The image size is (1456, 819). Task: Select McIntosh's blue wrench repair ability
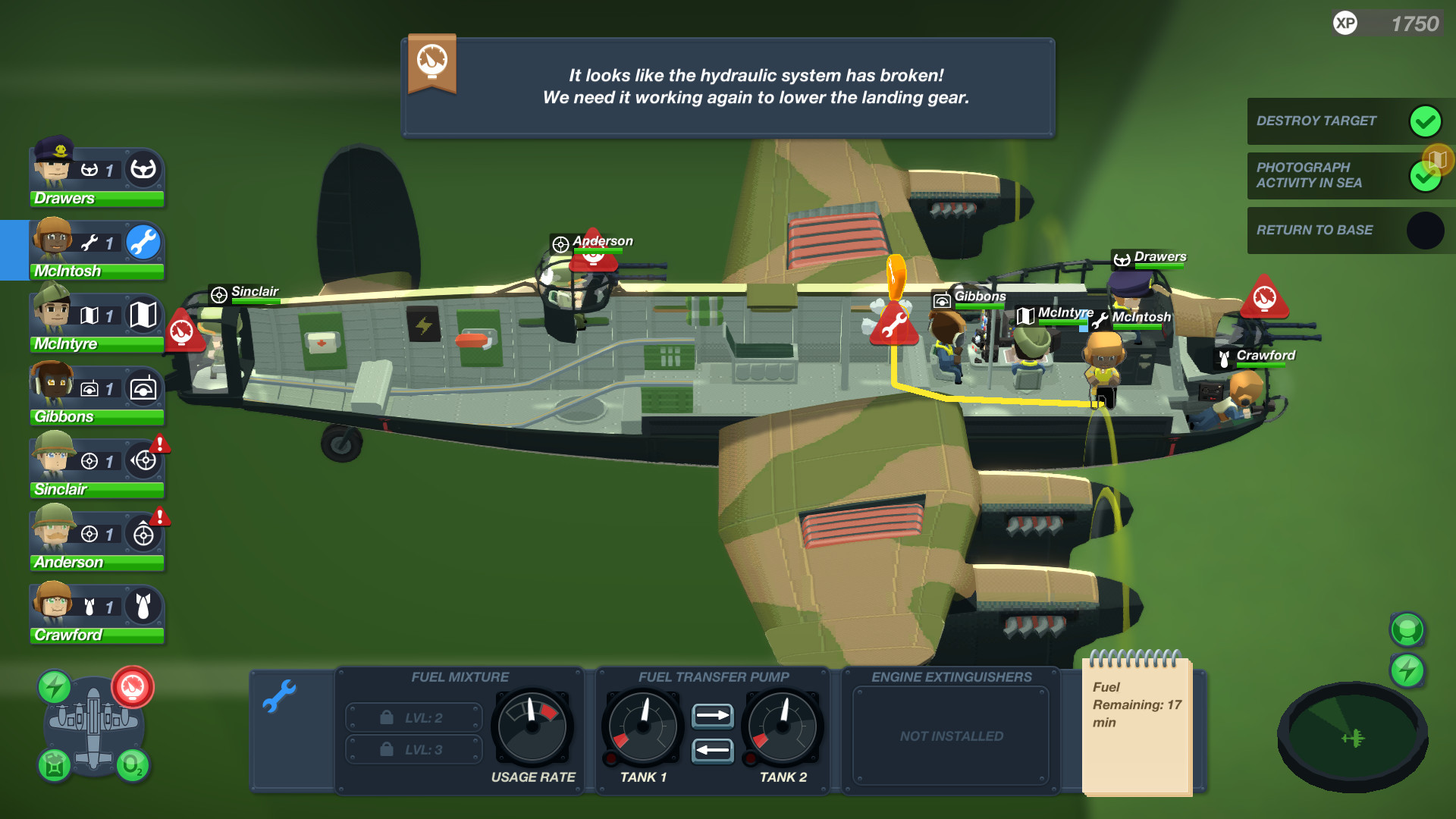(x=144, y=243)
